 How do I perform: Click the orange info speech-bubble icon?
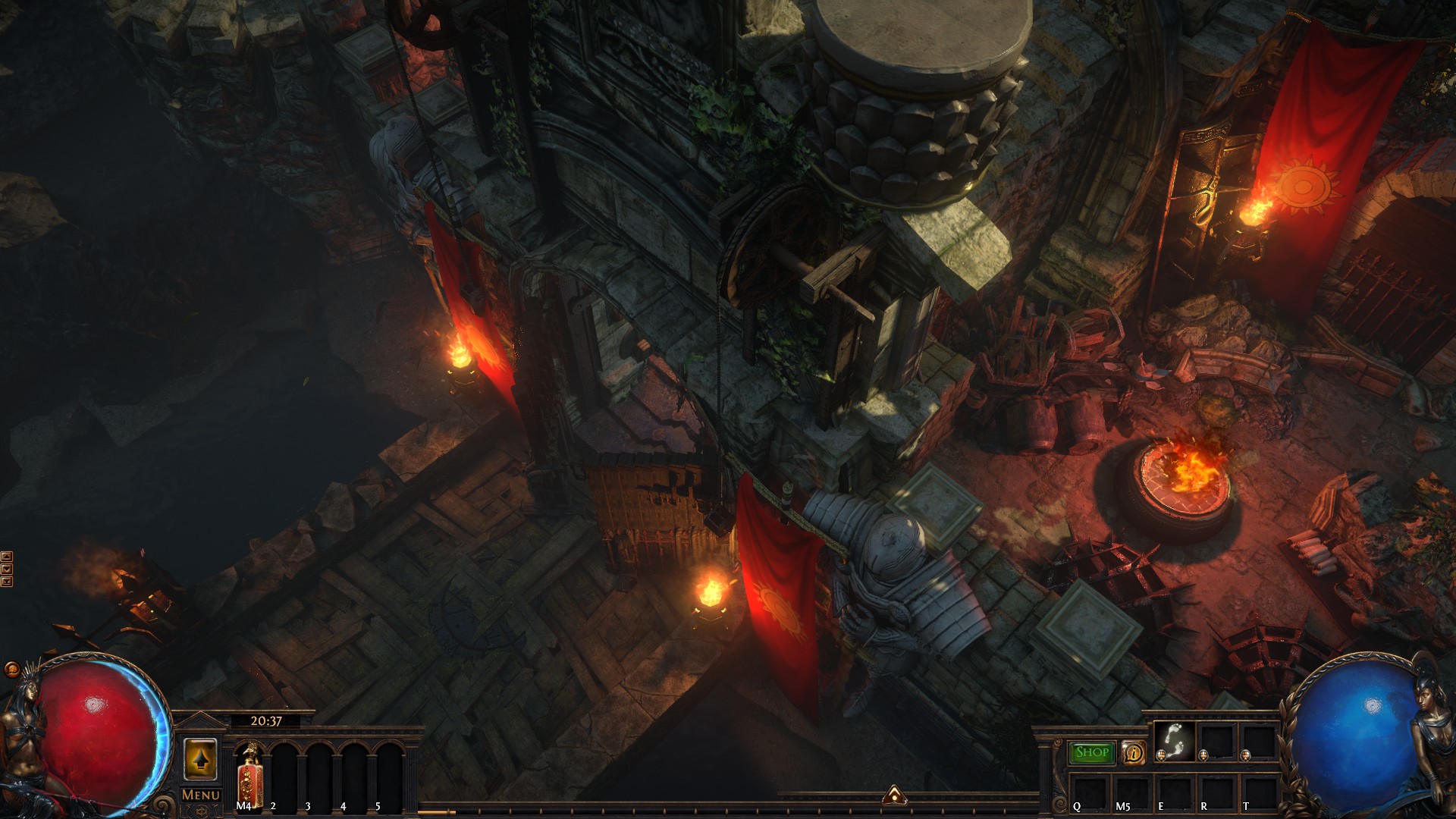1133,752
